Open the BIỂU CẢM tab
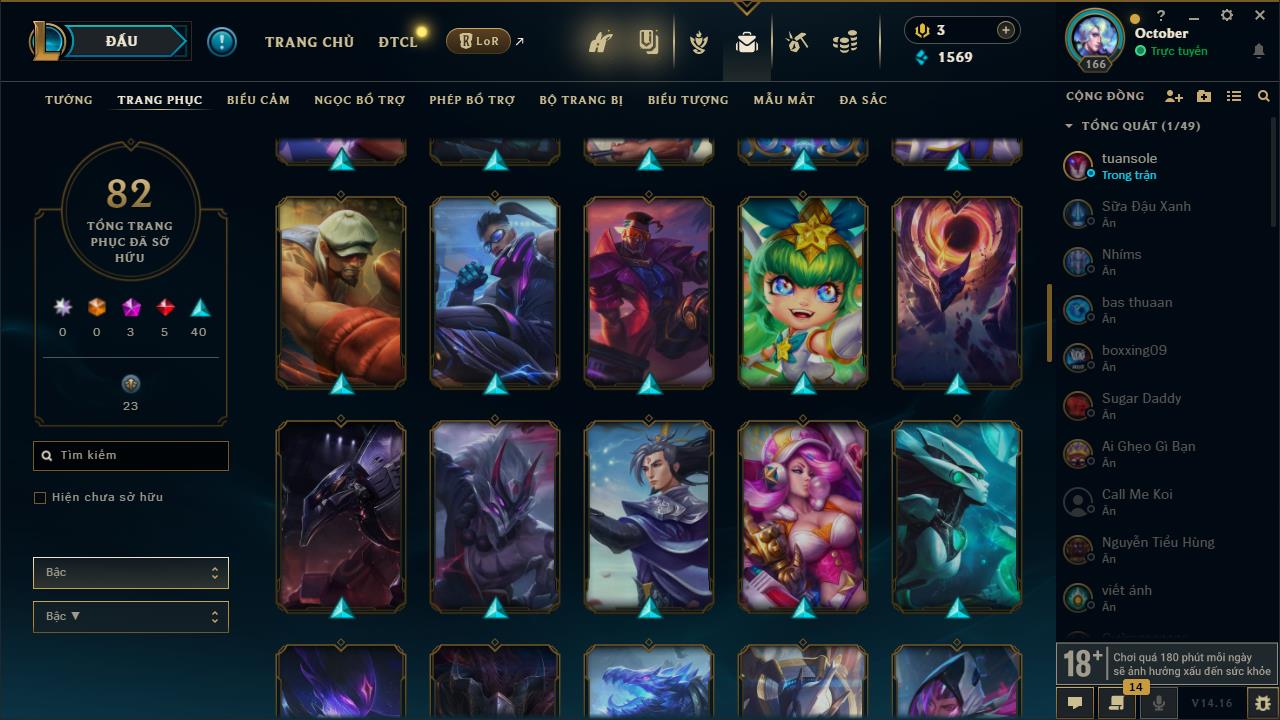1280x720 pixels. click(x=258, y=100)
